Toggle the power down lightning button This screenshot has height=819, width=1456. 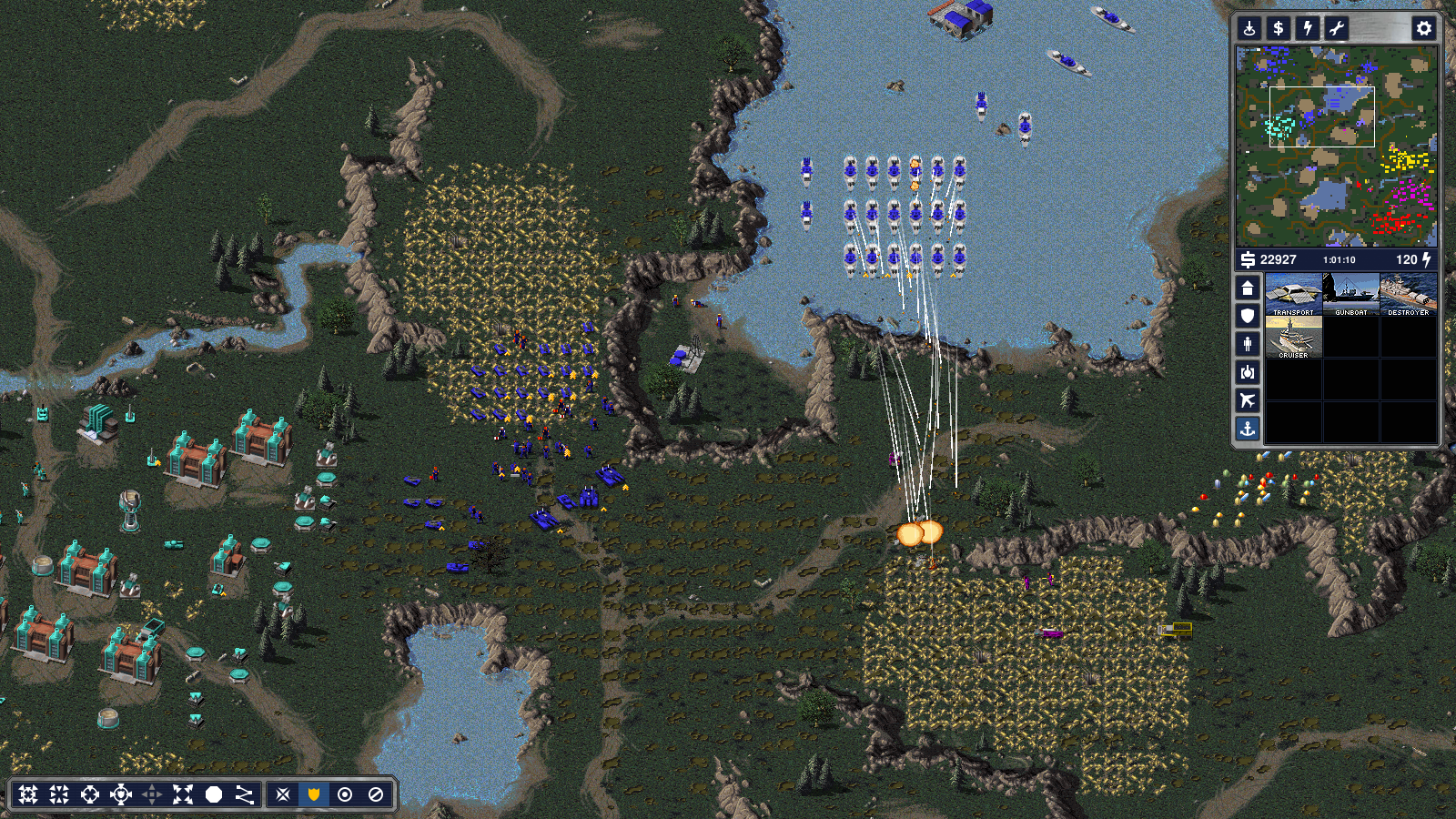click(1308, 28)
